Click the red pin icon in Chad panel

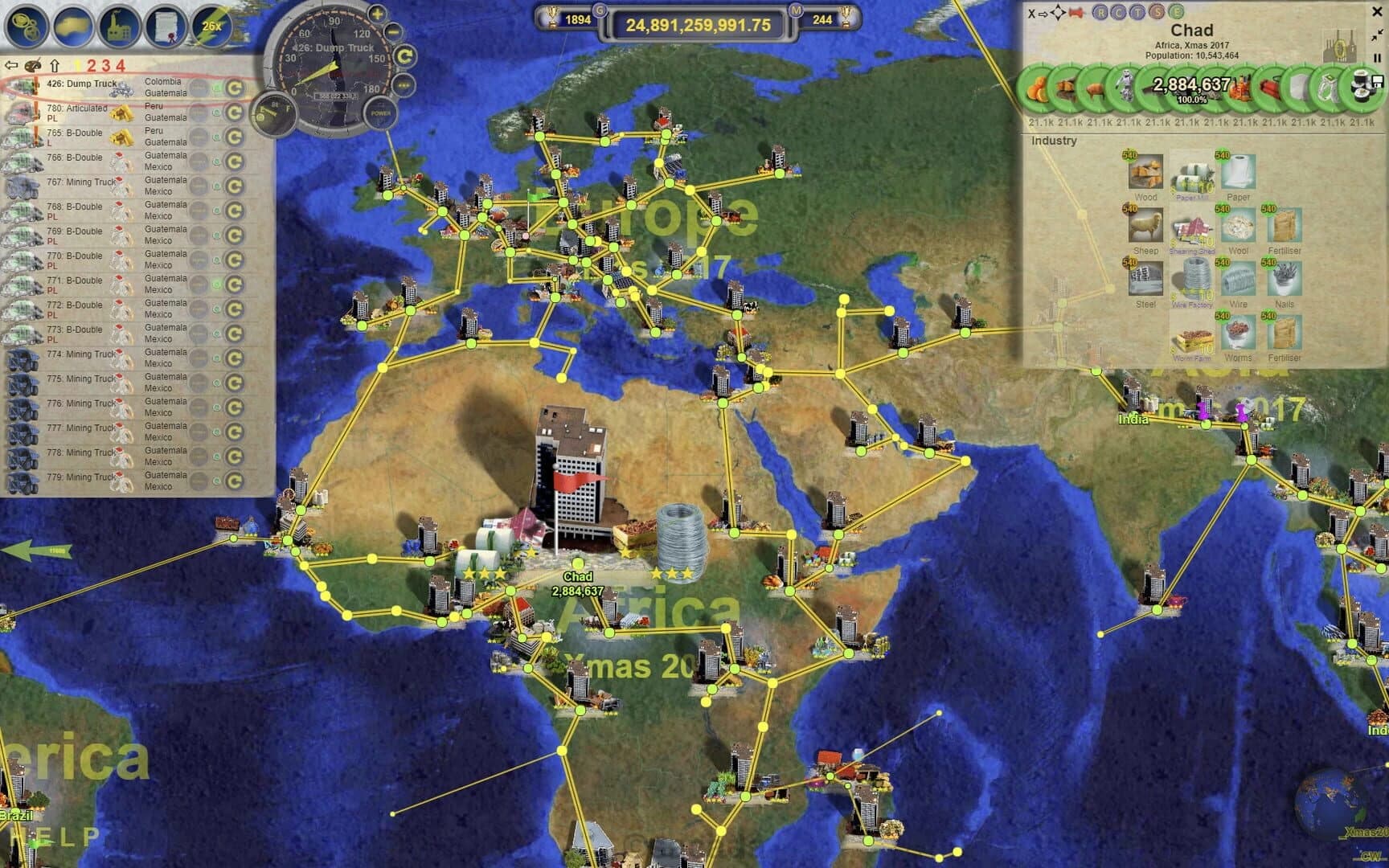pyautogui.click(x=1076, y=14)
